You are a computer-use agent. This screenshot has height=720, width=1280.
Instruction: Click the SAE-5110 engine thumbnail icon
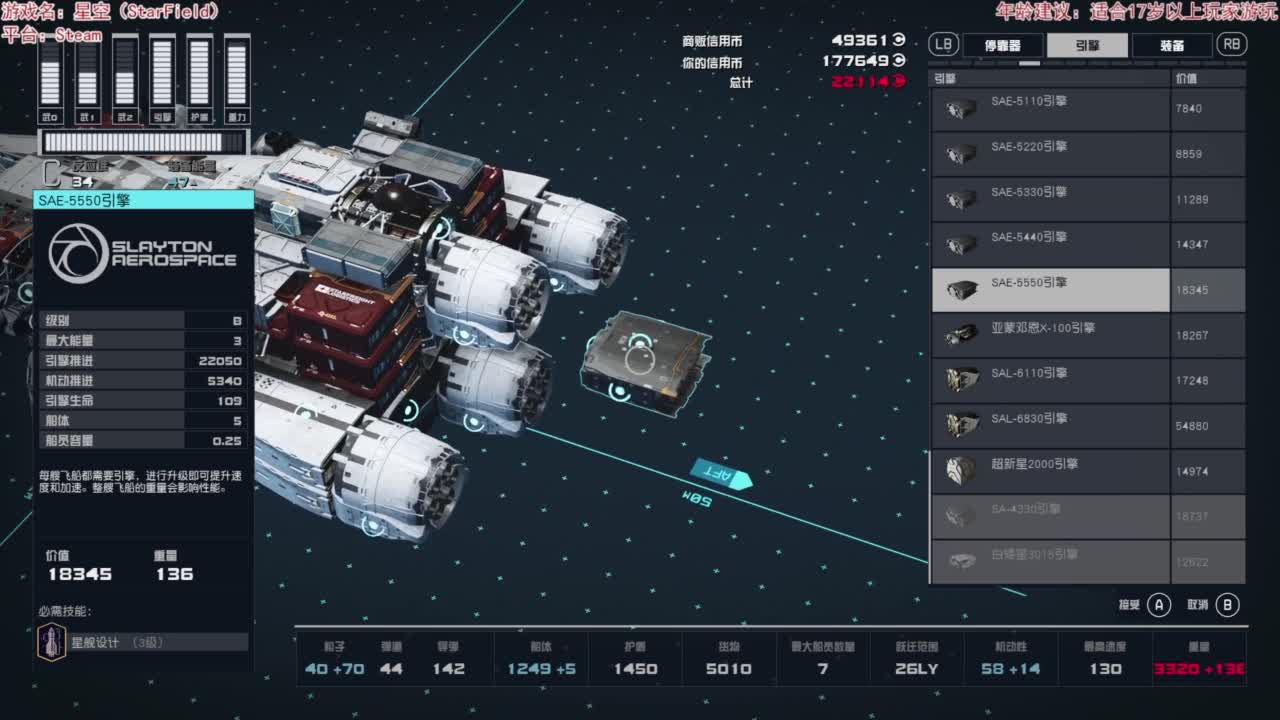pos(960,109)
